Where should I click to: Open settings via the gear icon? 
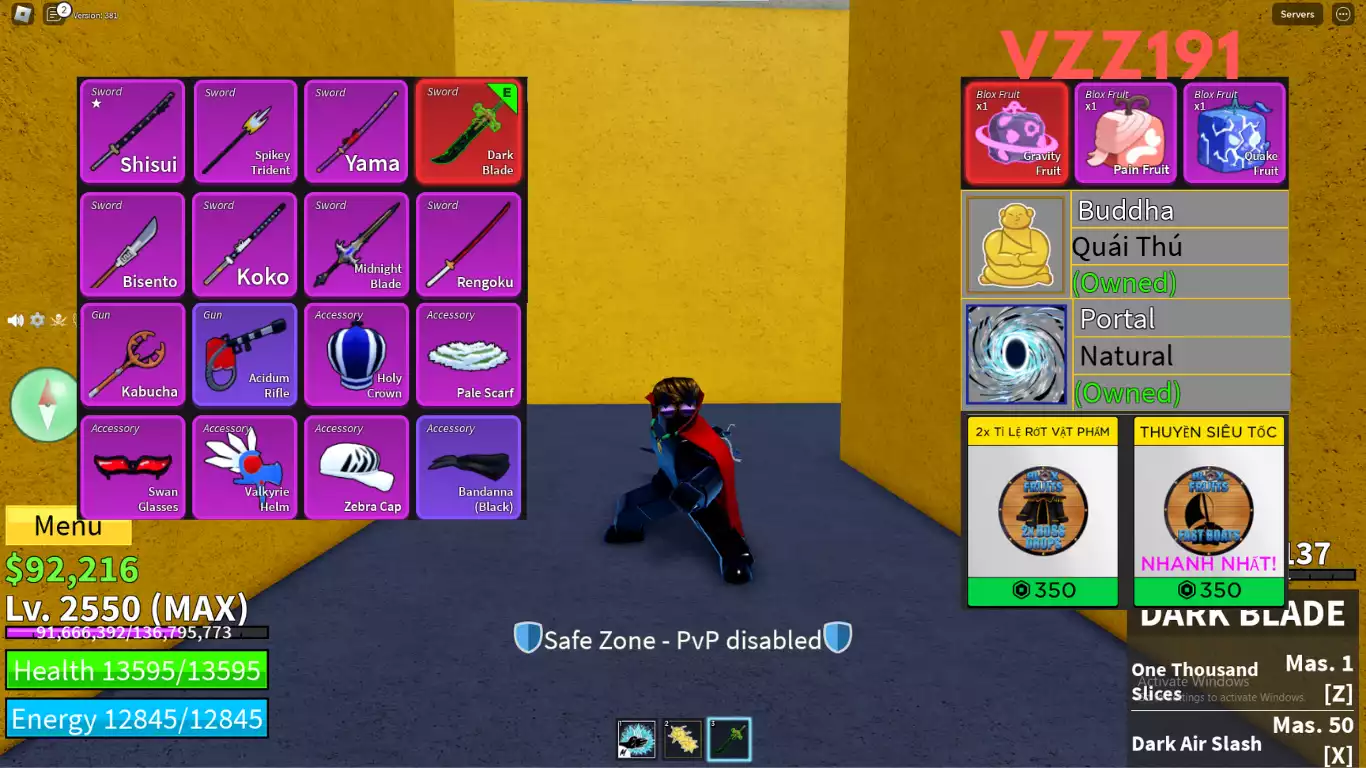36,320
